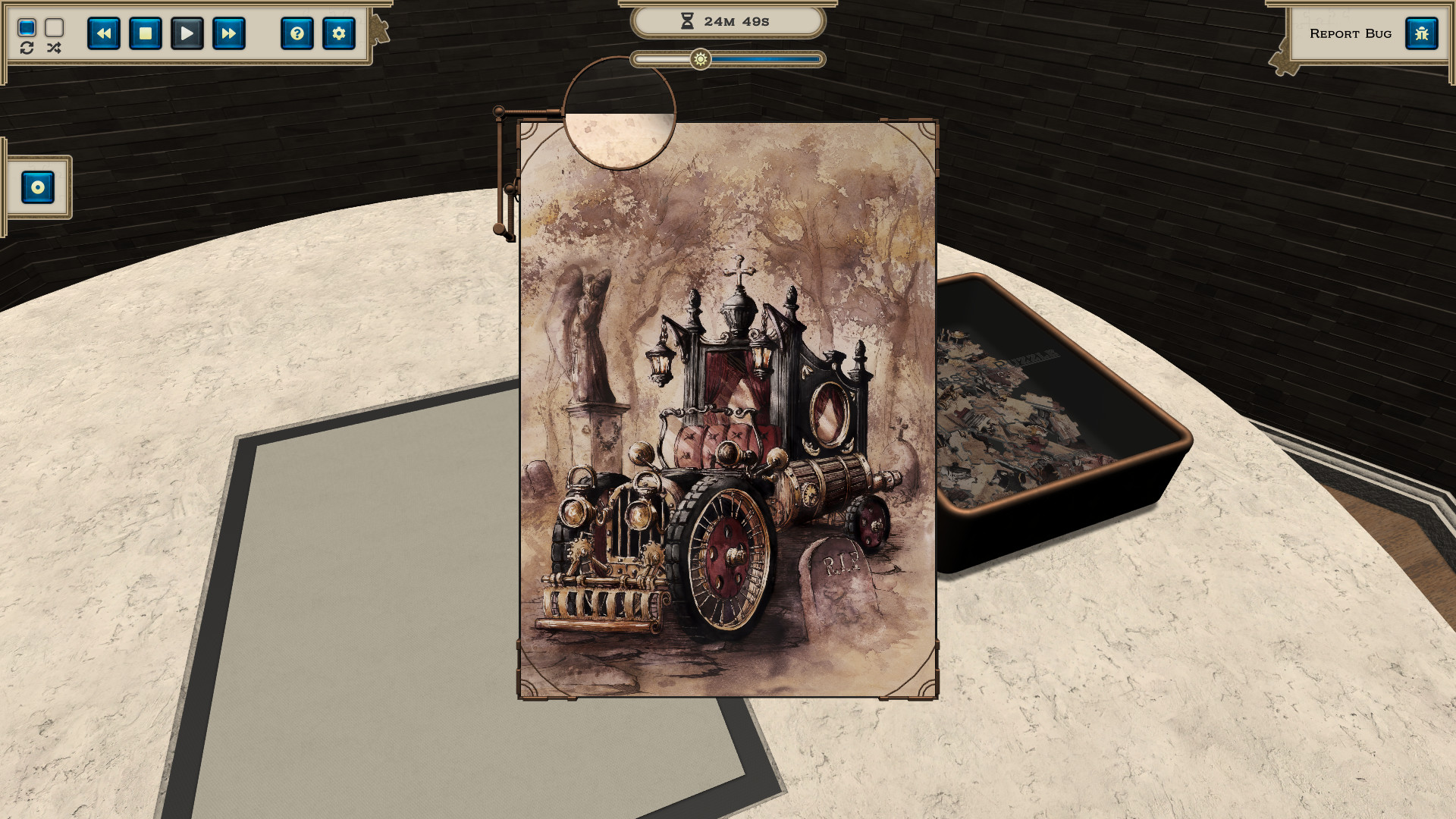Click the loop arrows icon under the filled checkbox
Image resolution: width=1456 pixels, height=819 pixels.
[x=27, y=48]
